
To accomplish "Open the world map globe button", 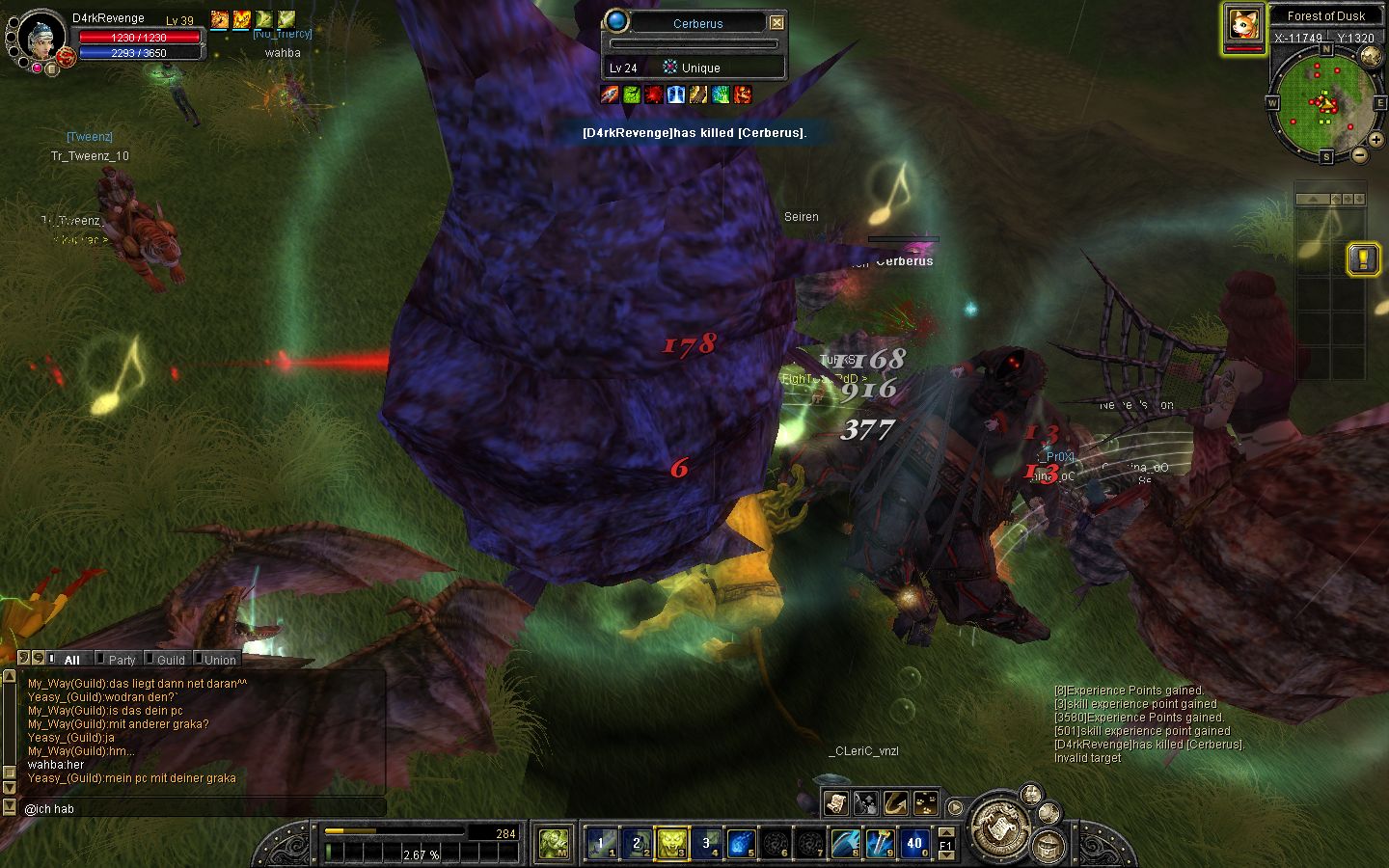I will 1370,56.
